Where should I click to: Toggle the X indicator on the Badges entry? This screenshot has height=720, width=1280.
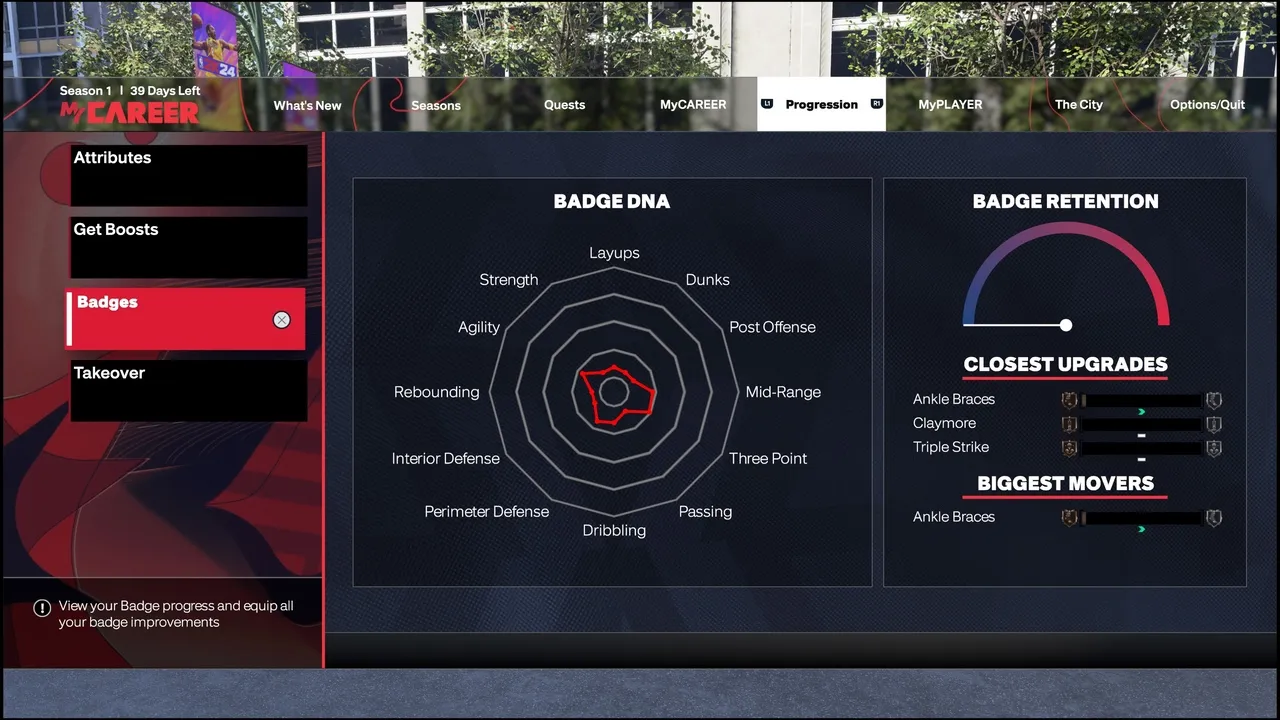point(282,320)
